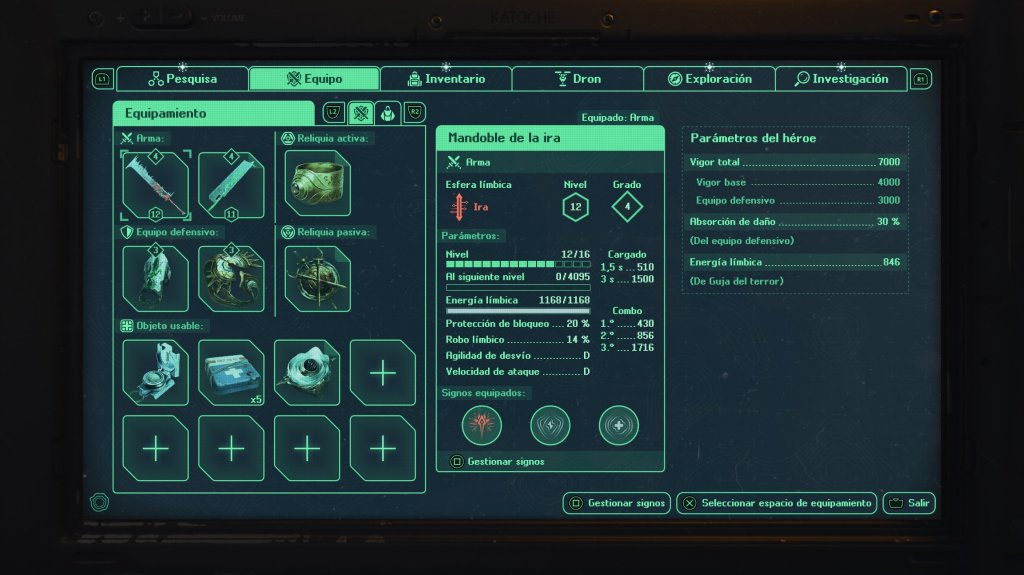
Task: Choose the red equipped sign icon
Action: coord(482,425)
